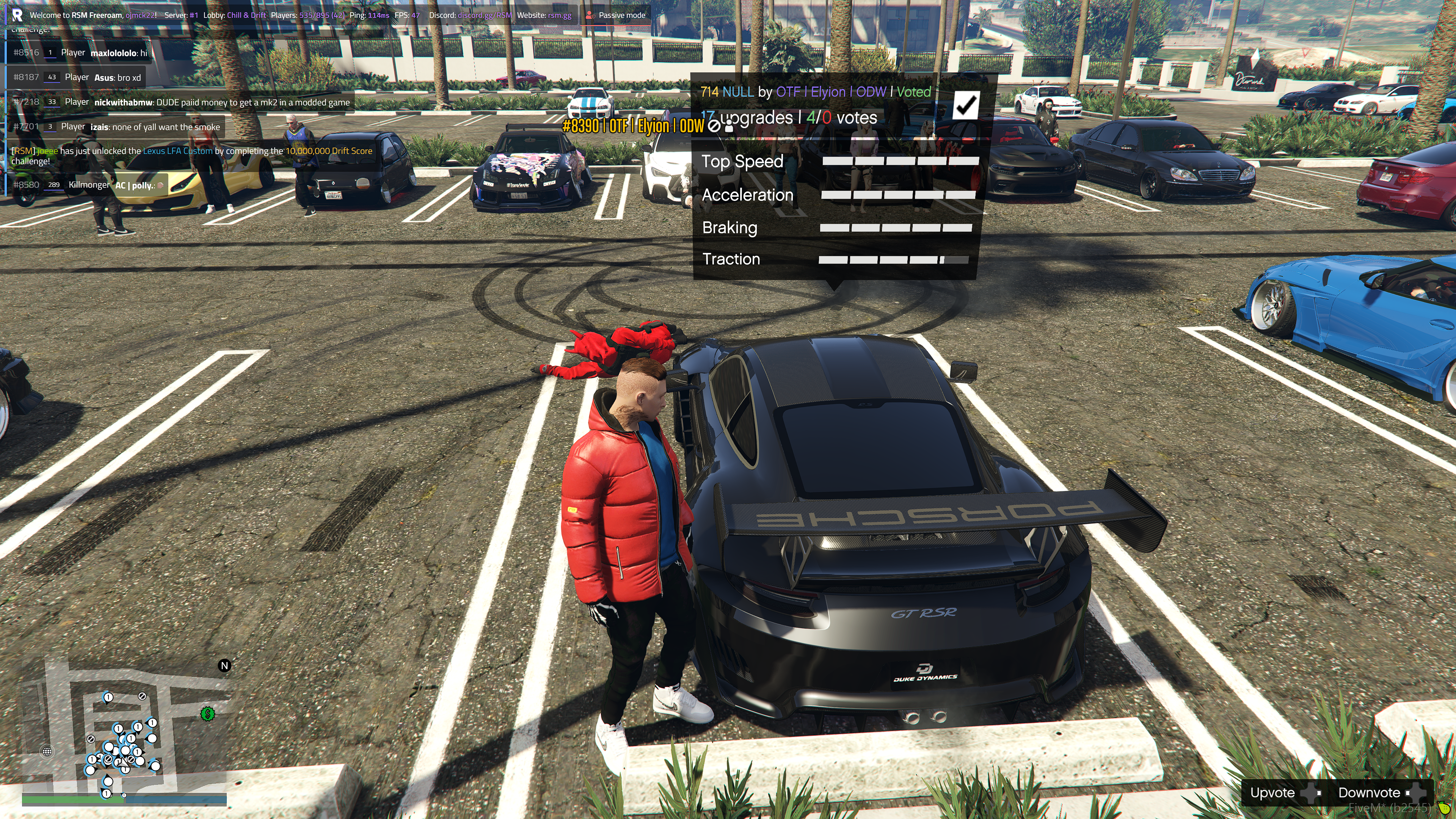Select Killmonger's chat message row
Viewport: 1456px width, 819px height.
[x=89, y=185]
